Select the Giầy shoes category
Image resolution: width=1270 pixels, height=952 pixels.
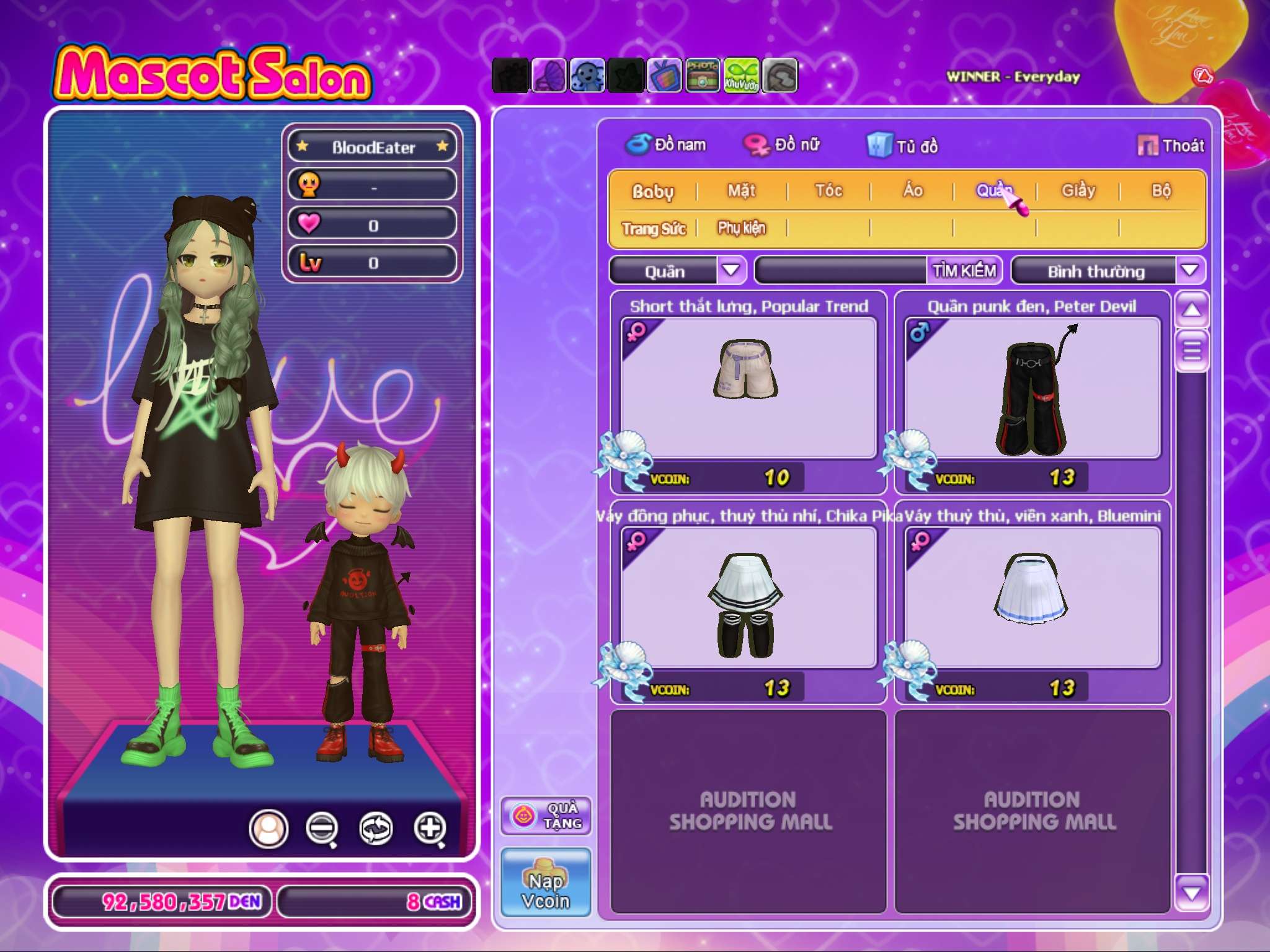1078,191
